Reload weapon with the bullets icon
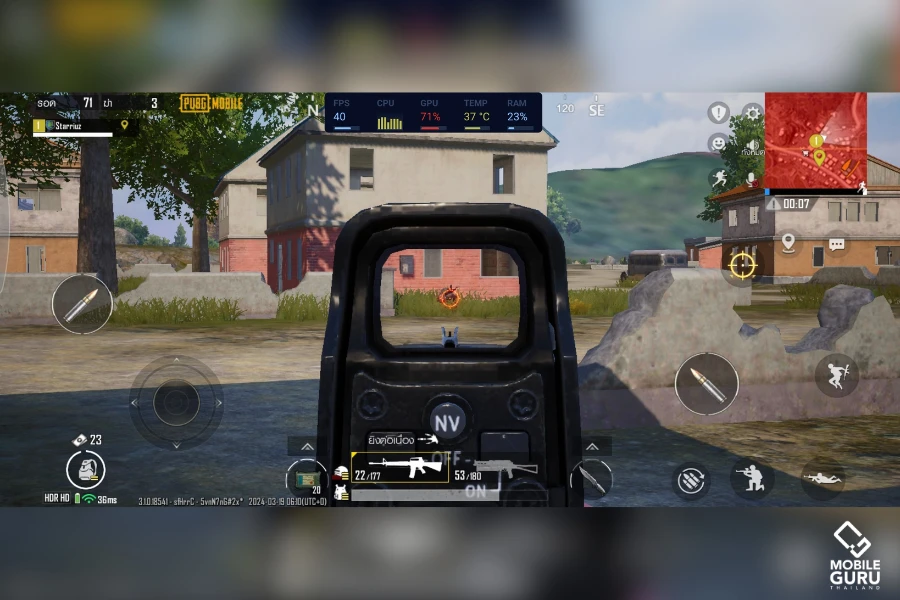The image size is (900, 600). (688, 479)
